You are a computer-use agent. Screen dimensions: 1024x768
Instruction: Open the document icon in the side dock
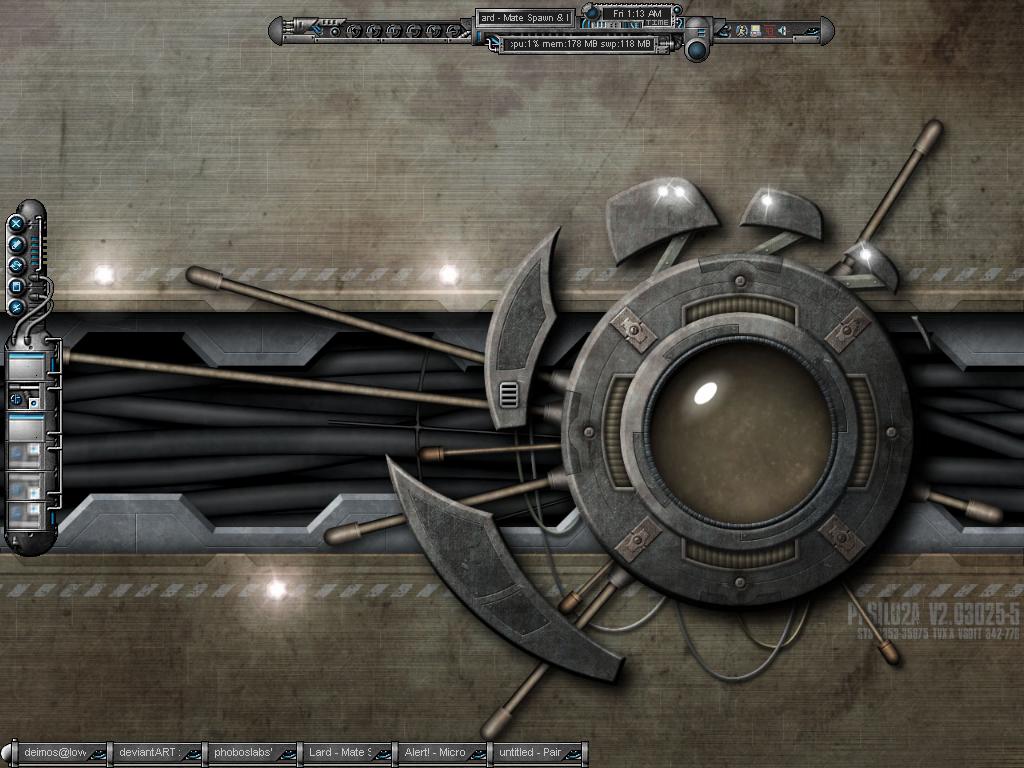pyautogui.click(x=17, y=286)
